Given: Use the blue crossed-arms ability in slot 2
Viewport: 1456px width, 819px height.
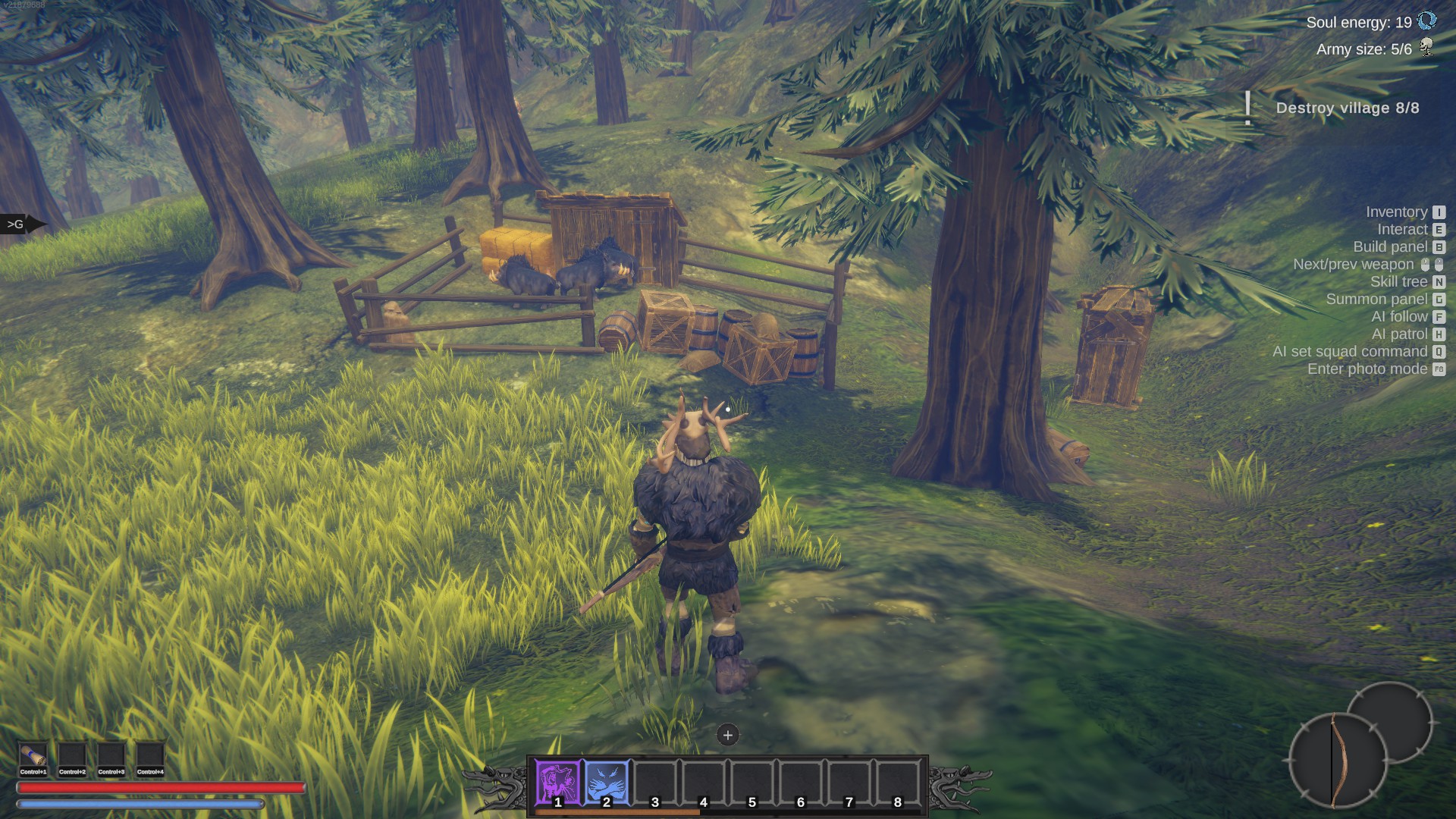Looking at the screenshot, I should pos(607,782).
